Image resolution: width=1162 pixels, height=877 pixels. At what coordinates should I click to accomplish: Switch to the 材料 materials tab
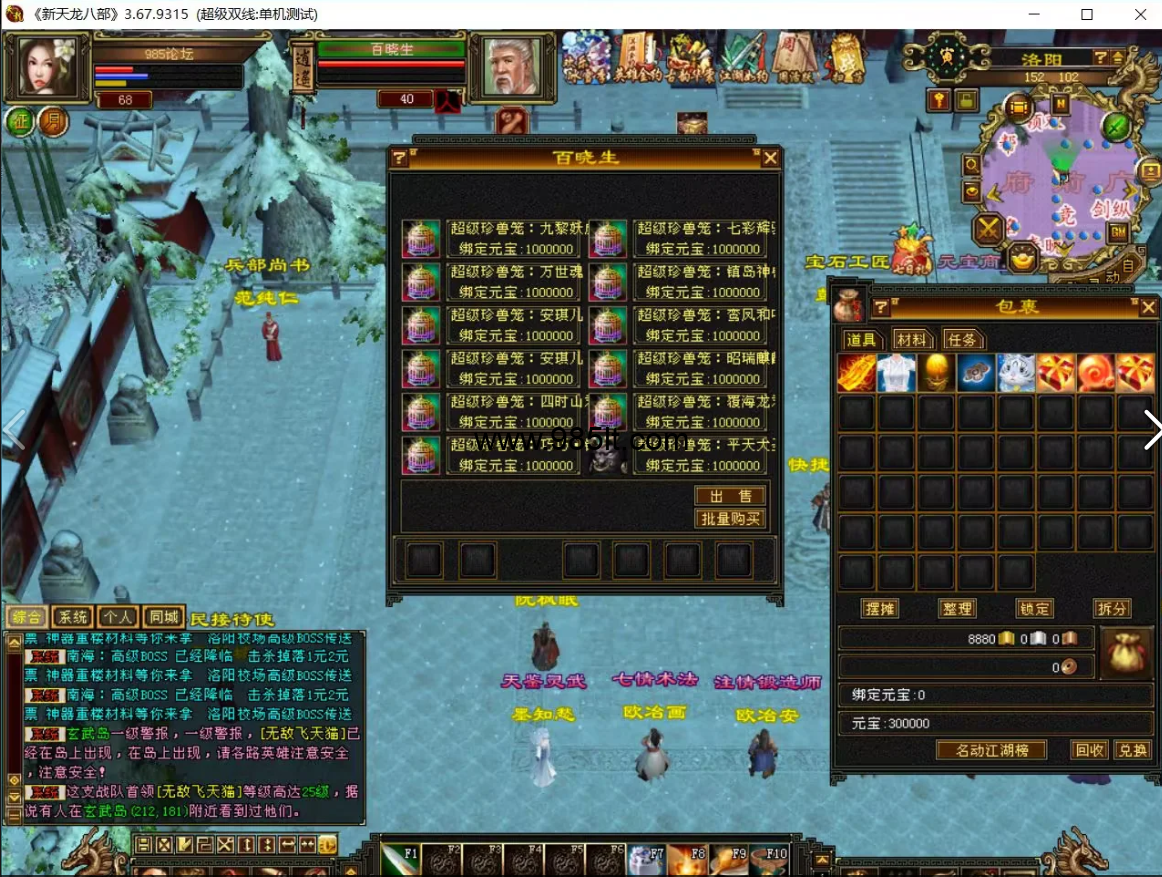click(910, 340)
